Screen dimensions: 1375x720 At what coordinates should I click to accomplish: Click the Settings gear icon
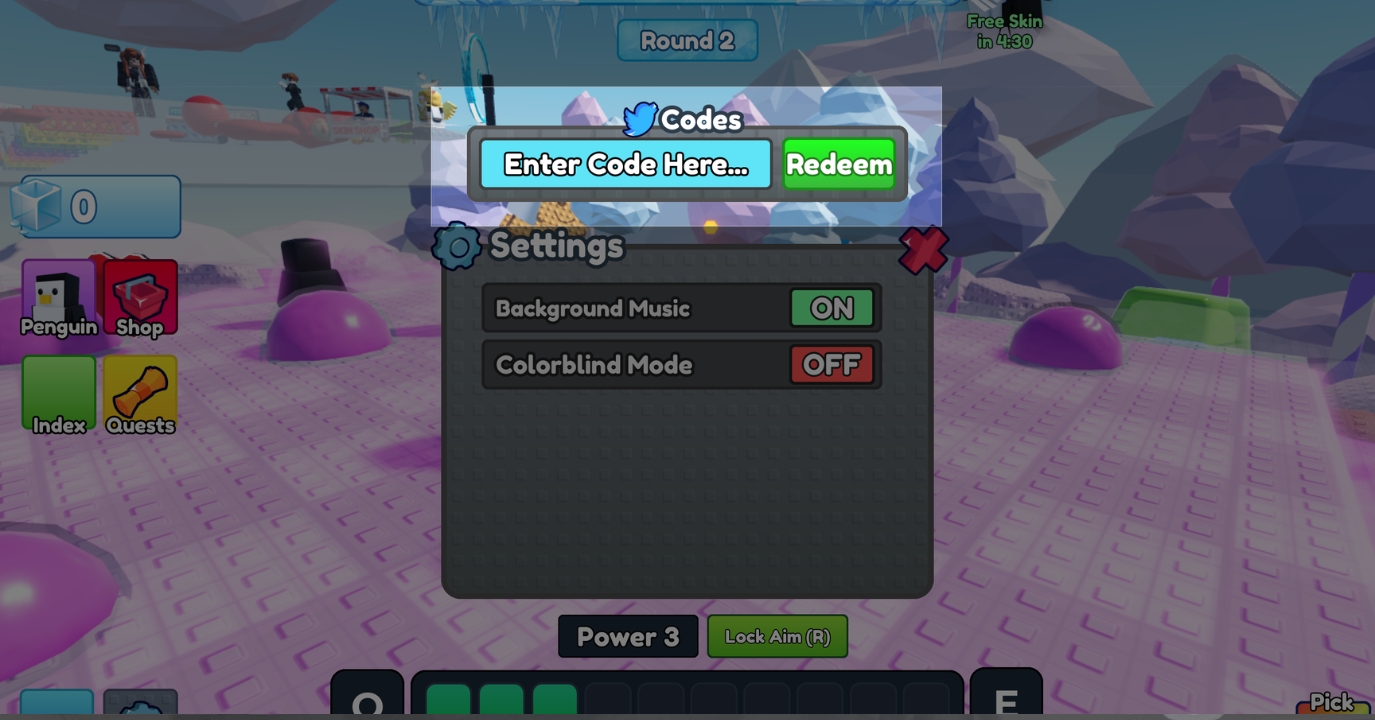tap(458, 247)
